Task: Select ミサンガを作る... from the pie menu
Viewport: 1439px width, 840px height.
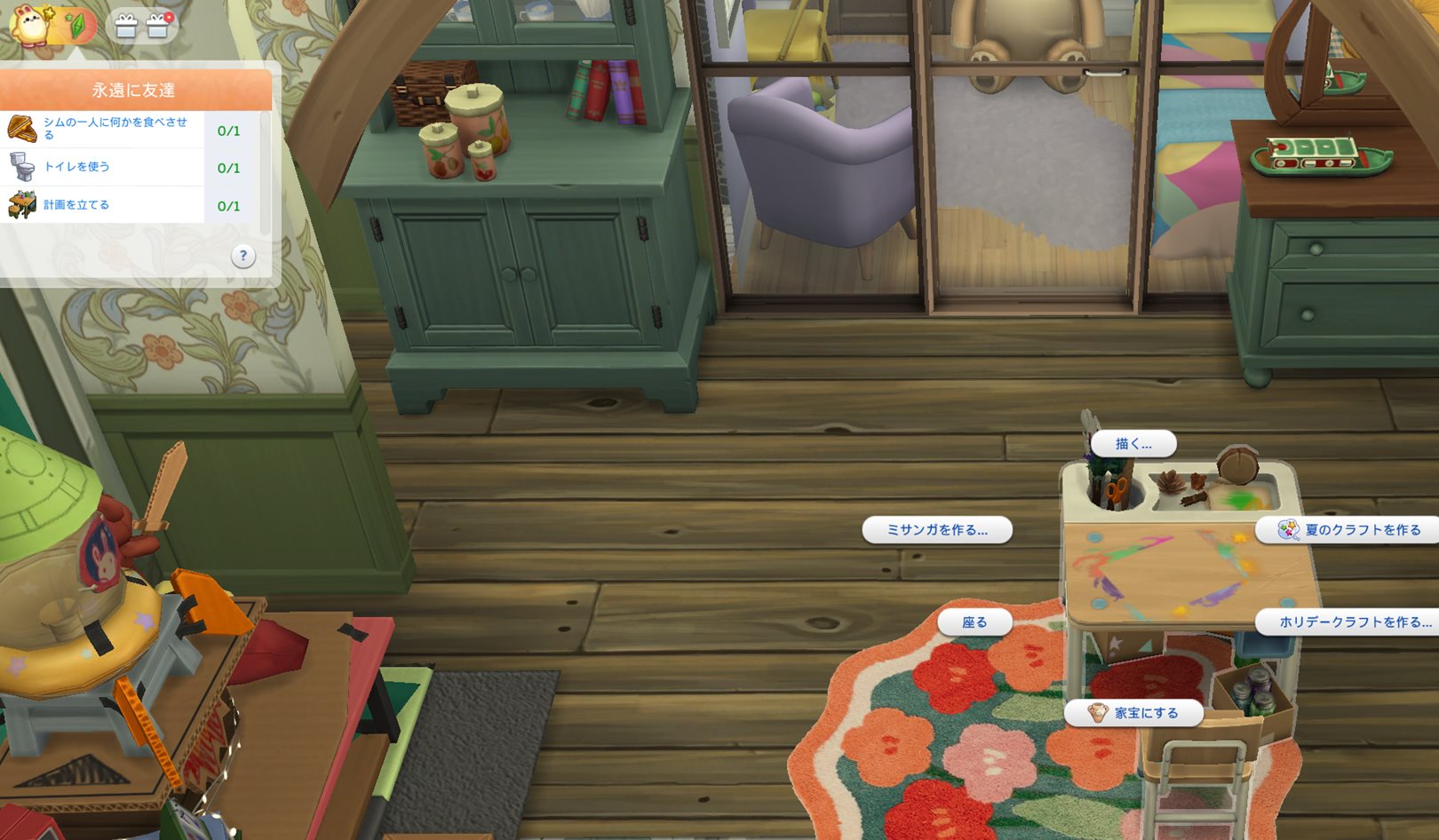Action: [937, 530]
